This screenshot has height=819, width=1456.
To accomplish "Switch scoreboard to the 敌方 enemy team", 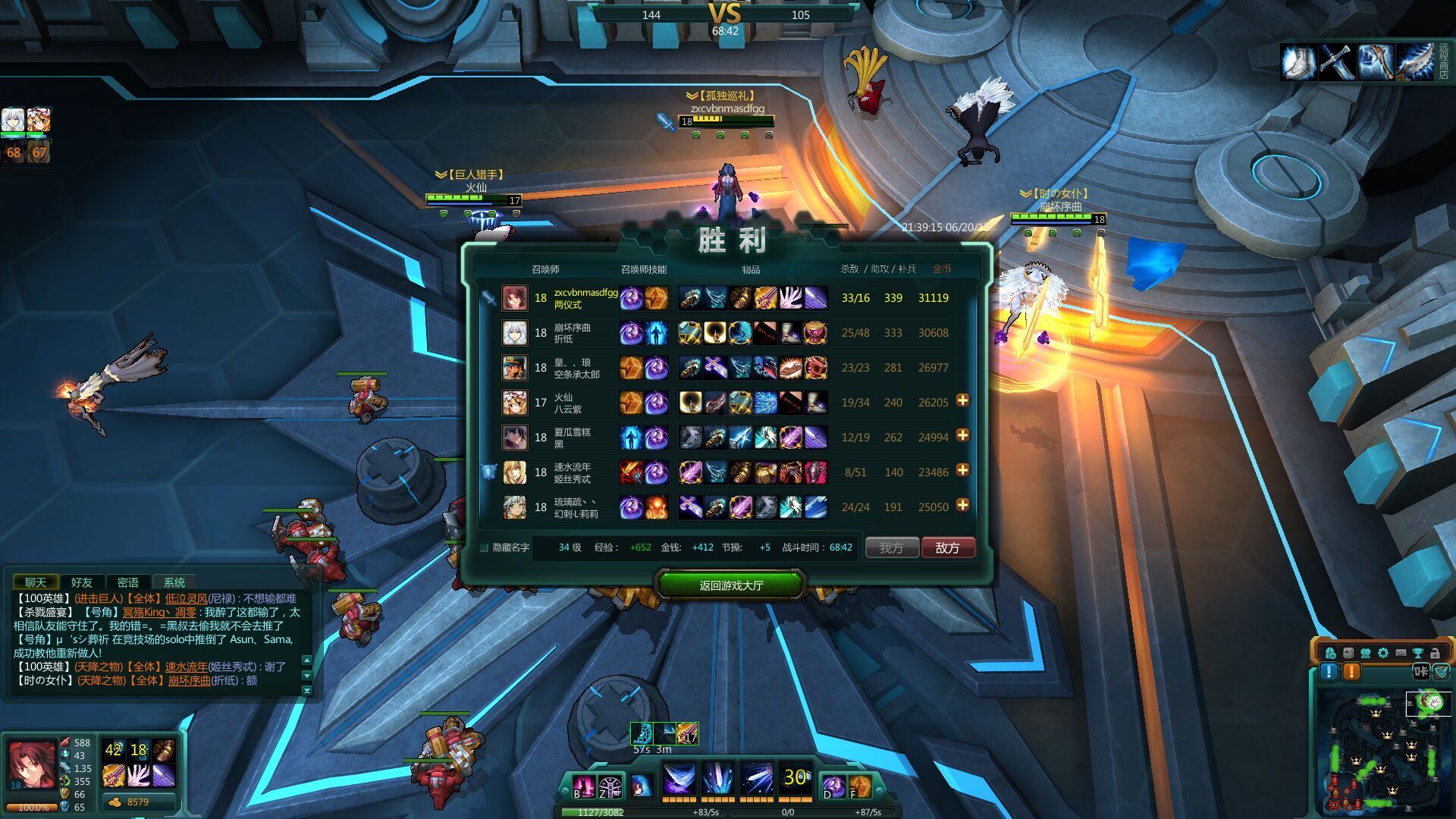I will click(947, 548).
